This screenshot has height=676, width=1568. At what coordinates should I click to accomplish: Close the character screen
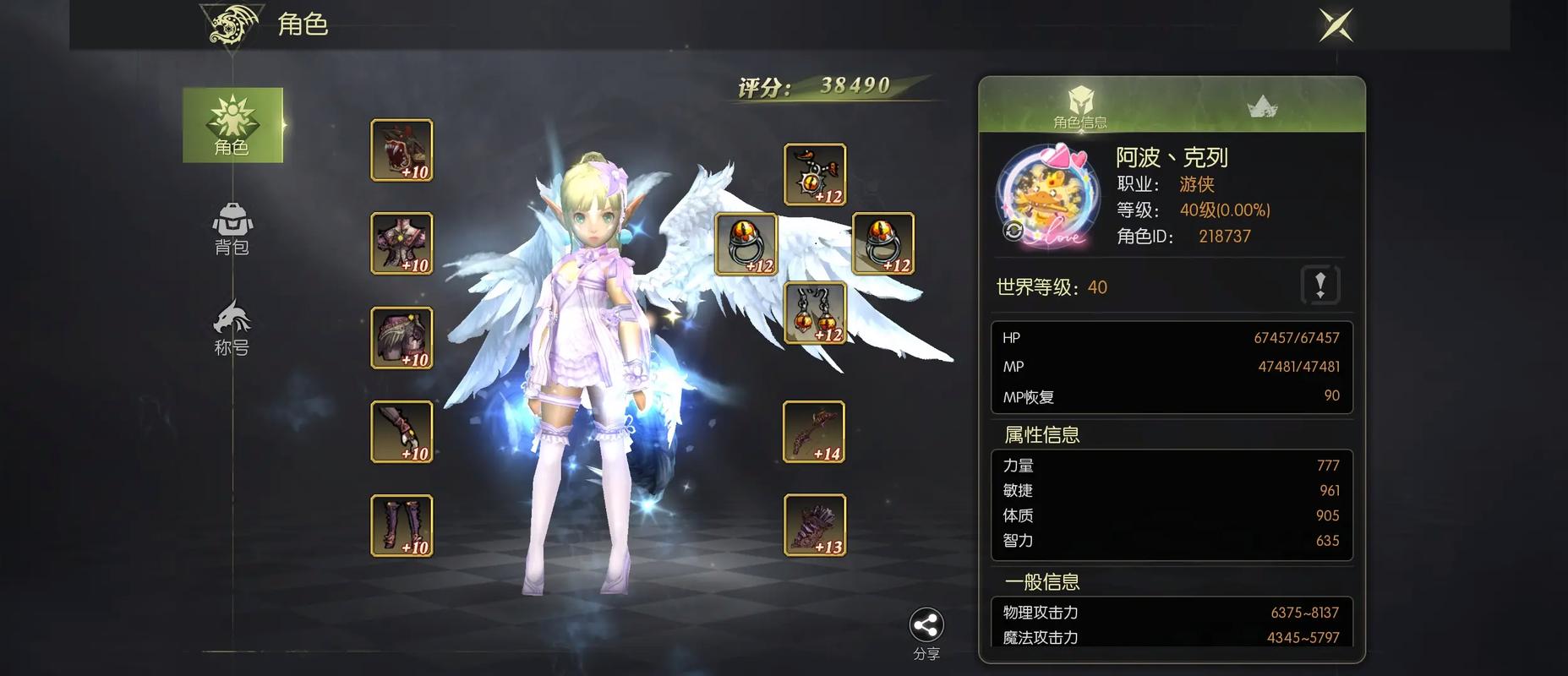[x=1336, y=25]
